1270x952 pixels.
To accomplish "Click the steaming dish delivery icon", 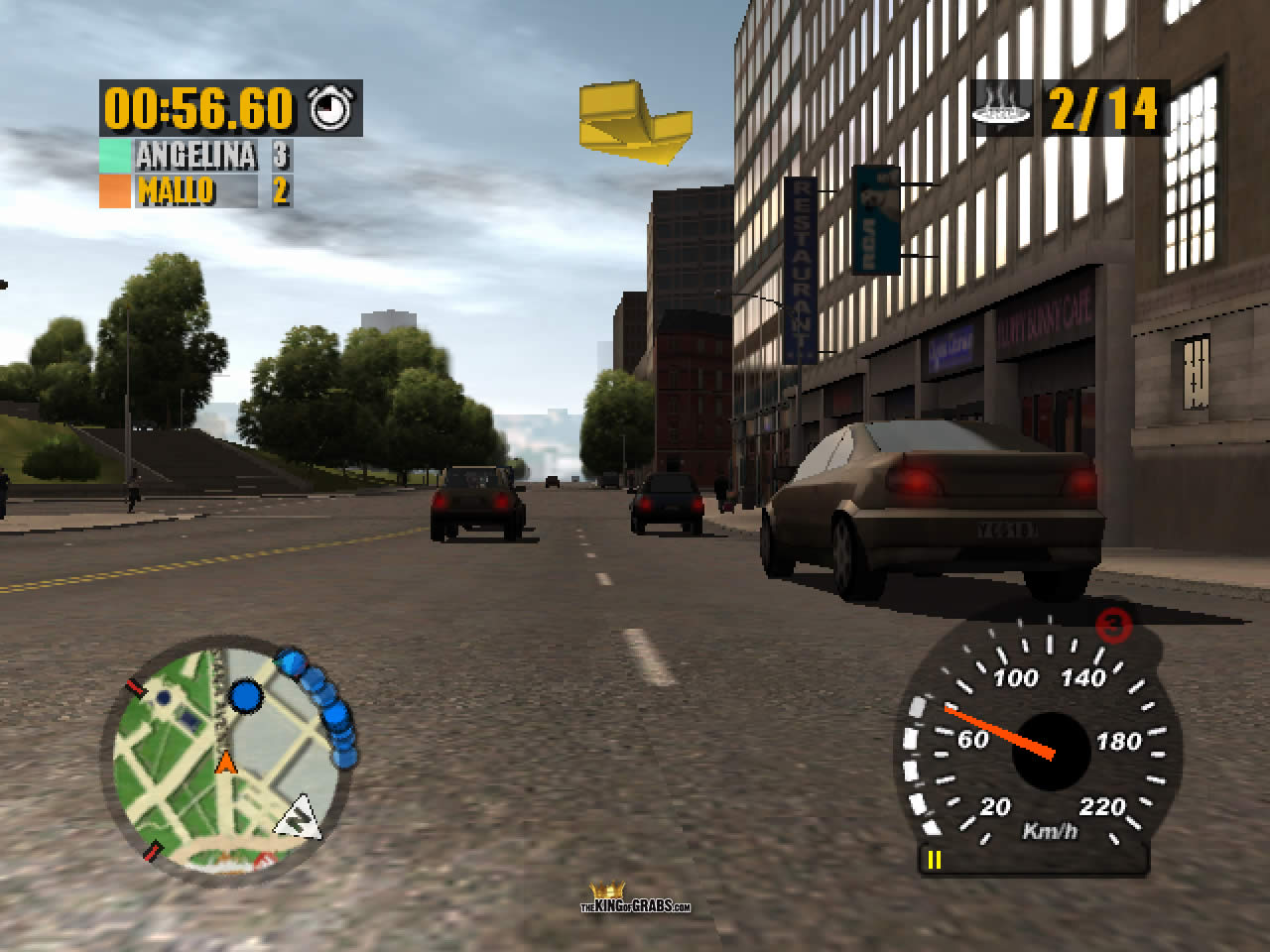I will [x=1002, y=107].
